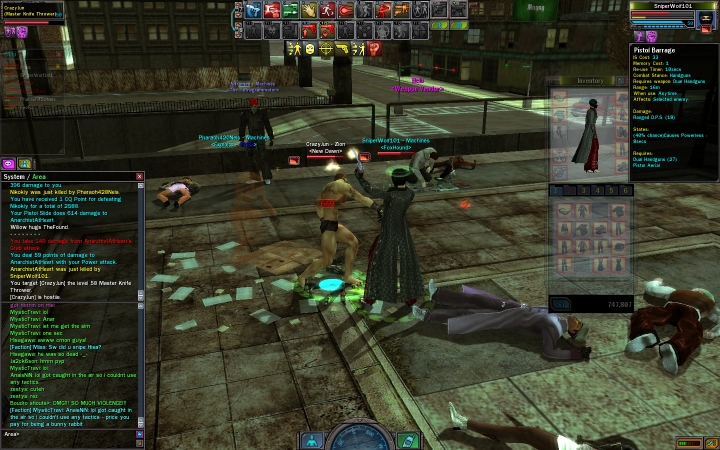This screenshot has width=720, height=450.
Task: Trigger the red running figure ability
Action: [327, 10]
